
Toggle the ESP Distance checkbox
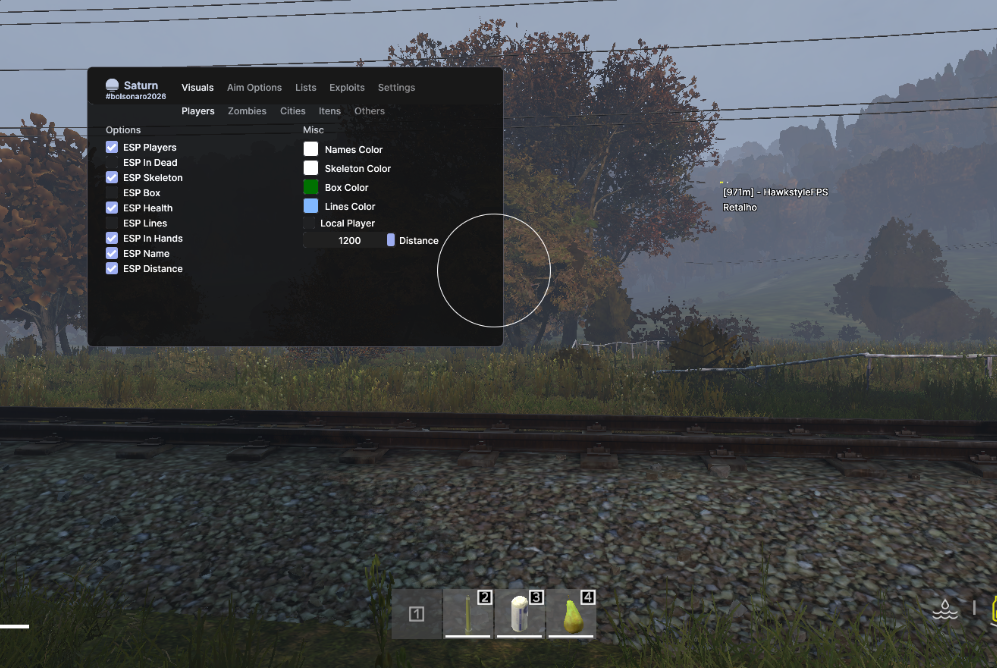(x=112, y=269)
